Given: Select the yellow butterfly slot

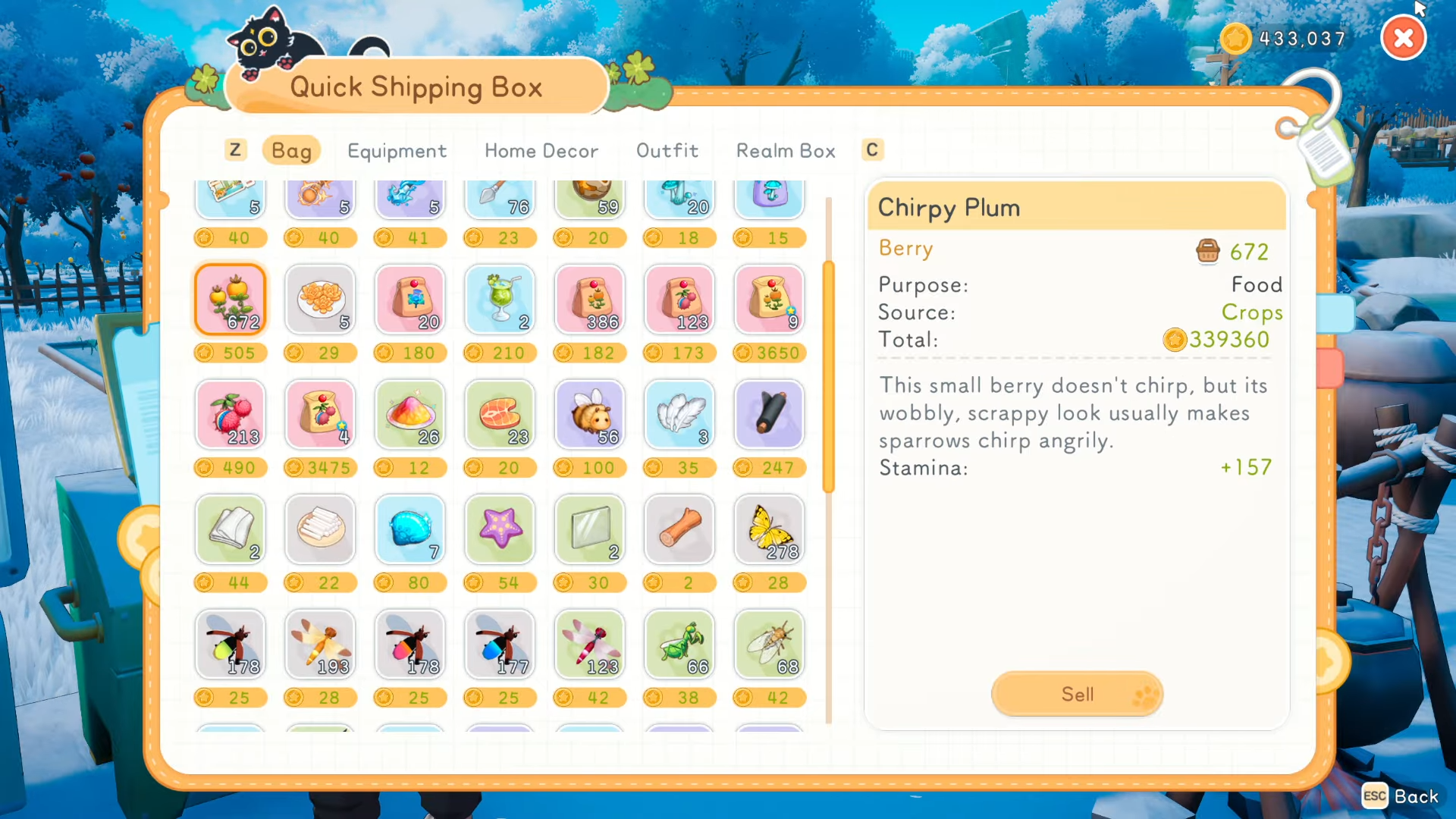Looking at the screenshot, I should (769, 529).
